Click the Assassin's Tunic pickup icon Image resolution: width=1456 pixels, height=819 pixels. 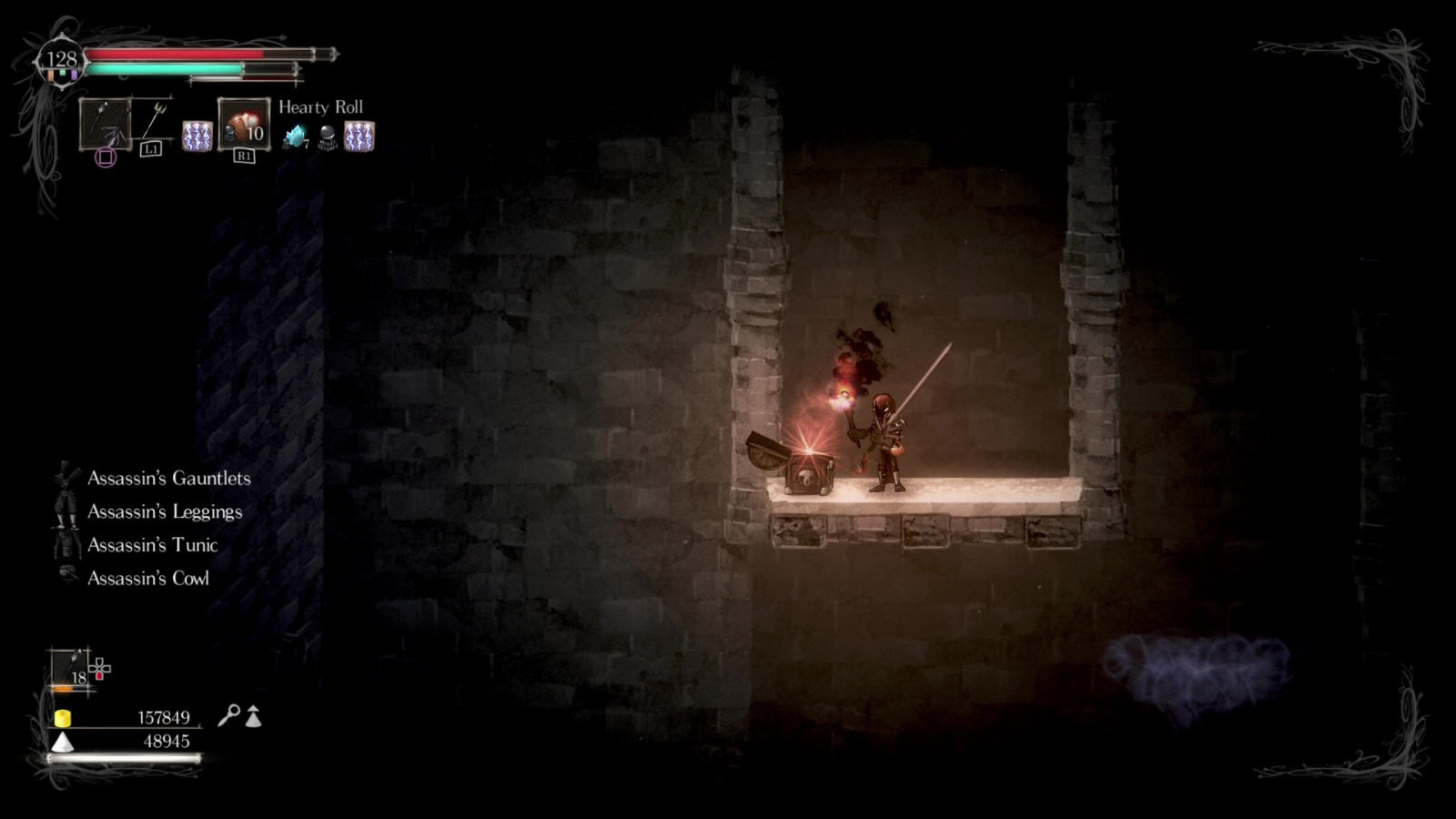click(x=66, y=544)
